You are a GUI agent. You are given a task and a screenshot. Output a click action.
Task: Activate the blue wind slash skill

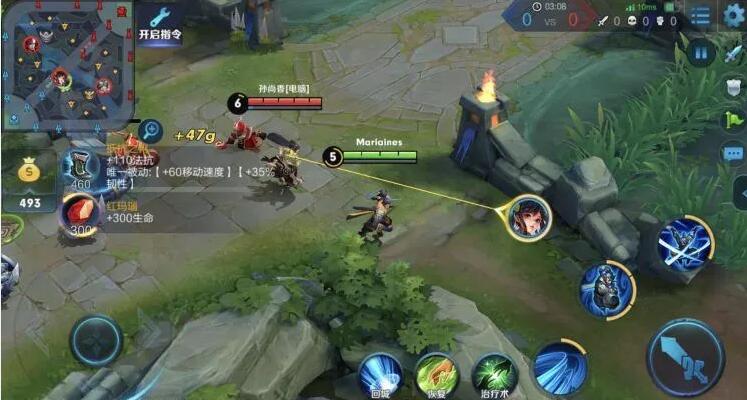pyautogui.click(x=559, y=367)
